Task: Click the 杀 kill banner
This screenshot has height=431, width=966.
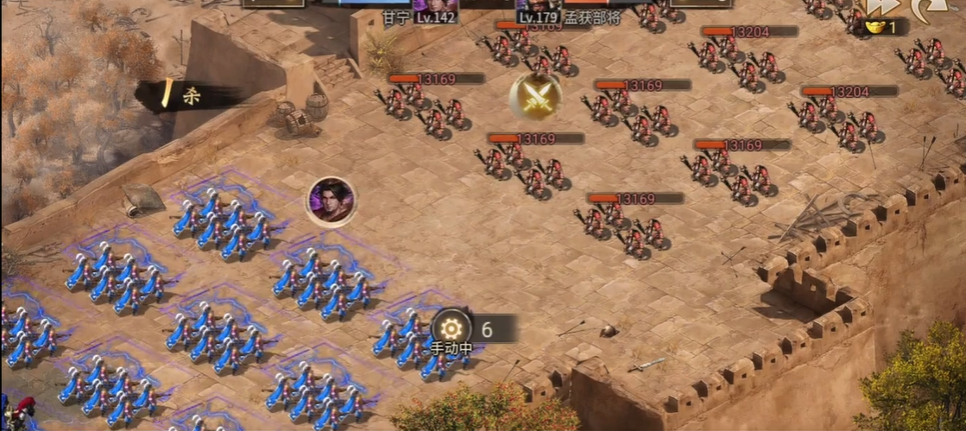Action: [x=188, y=96]
